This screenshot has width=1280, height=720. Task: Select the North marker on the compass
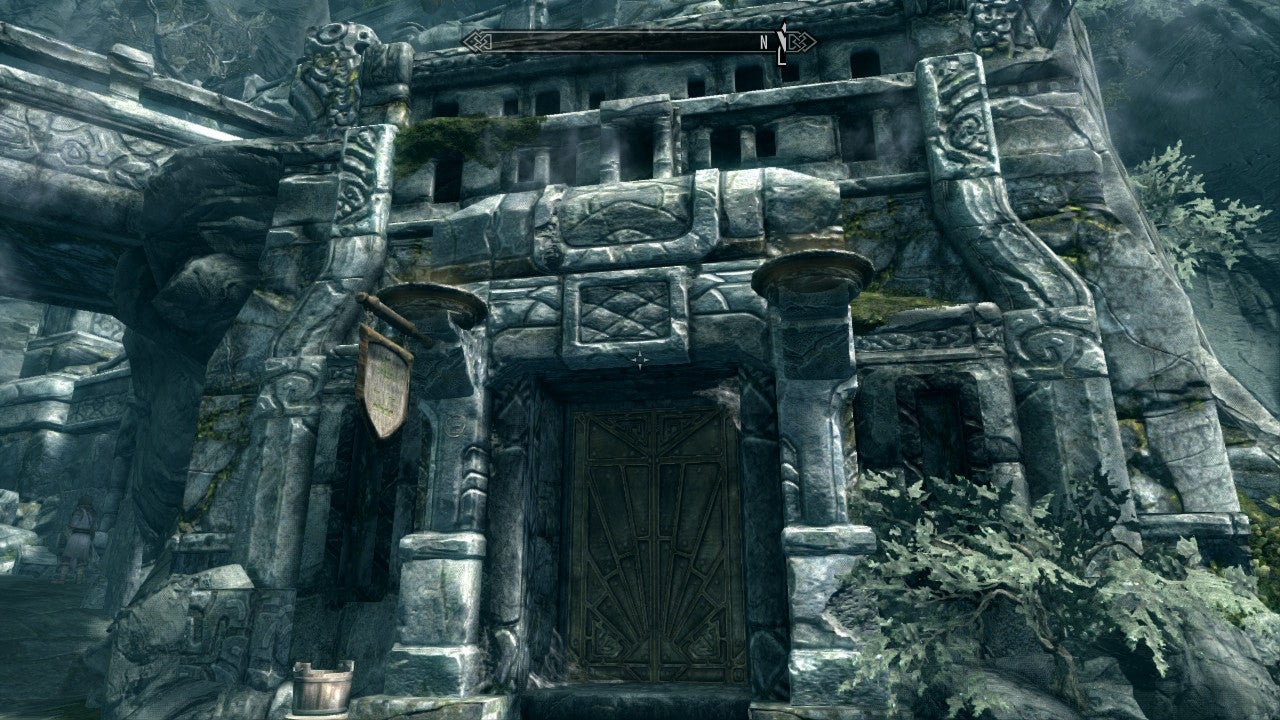click(x=764, y=42)
